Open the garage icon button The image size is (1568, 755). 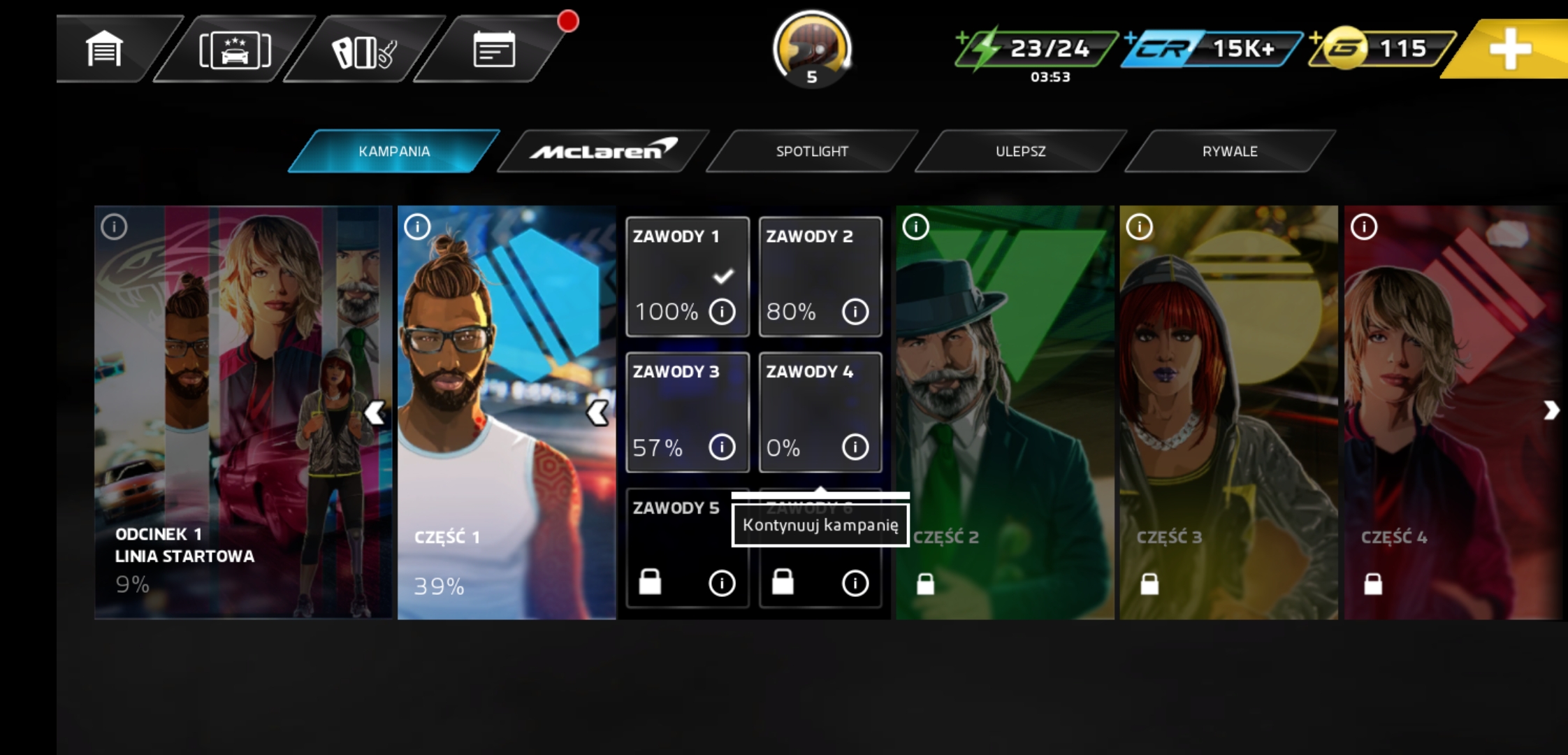point(105,50)
